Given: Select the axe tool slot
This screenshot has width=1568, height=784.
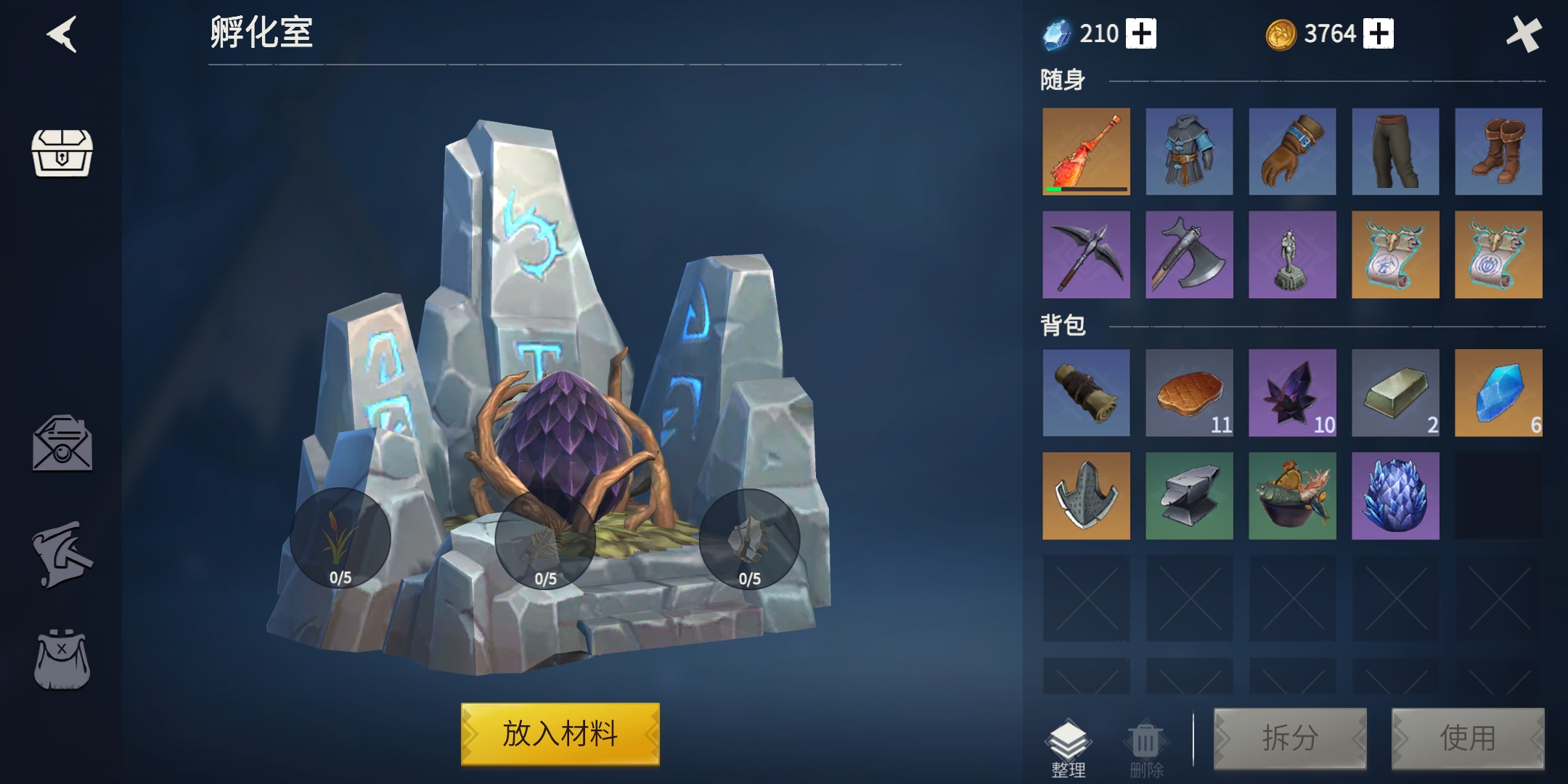Looking at the screenshot, I should click(1189, 255).
